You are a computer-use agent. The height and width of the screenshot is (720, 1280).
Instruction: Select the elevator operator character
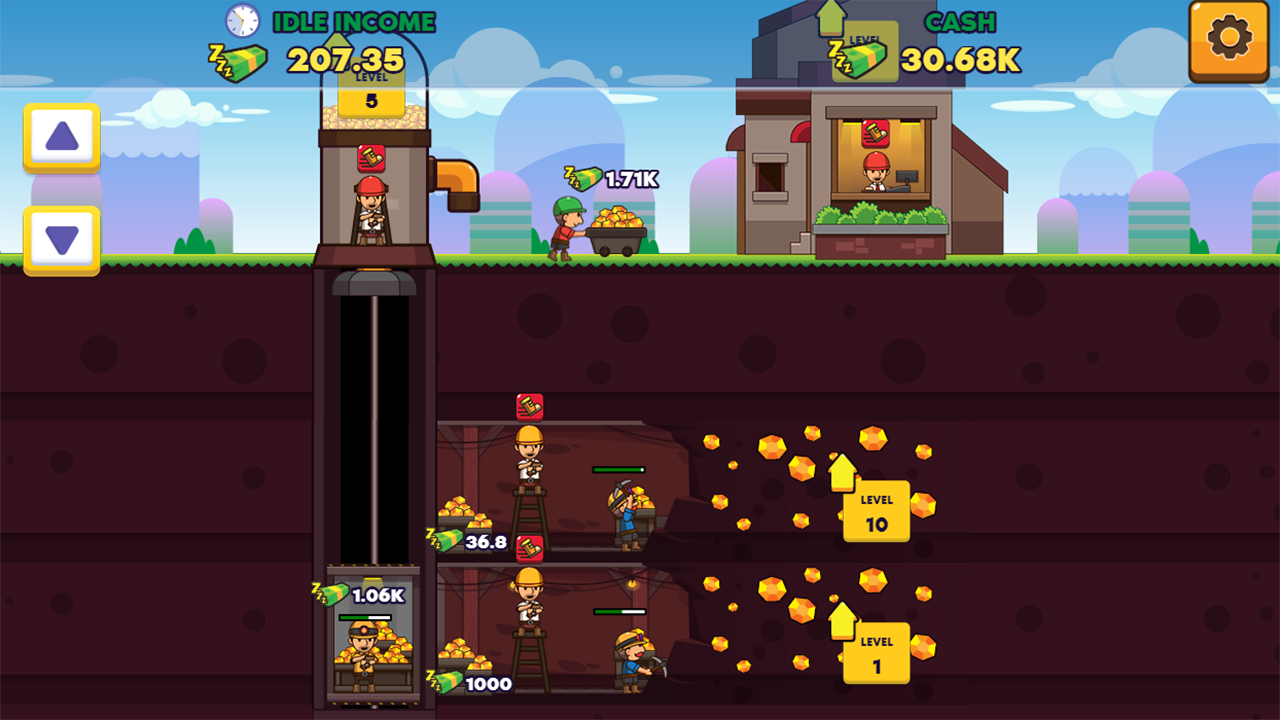point(370,210)
